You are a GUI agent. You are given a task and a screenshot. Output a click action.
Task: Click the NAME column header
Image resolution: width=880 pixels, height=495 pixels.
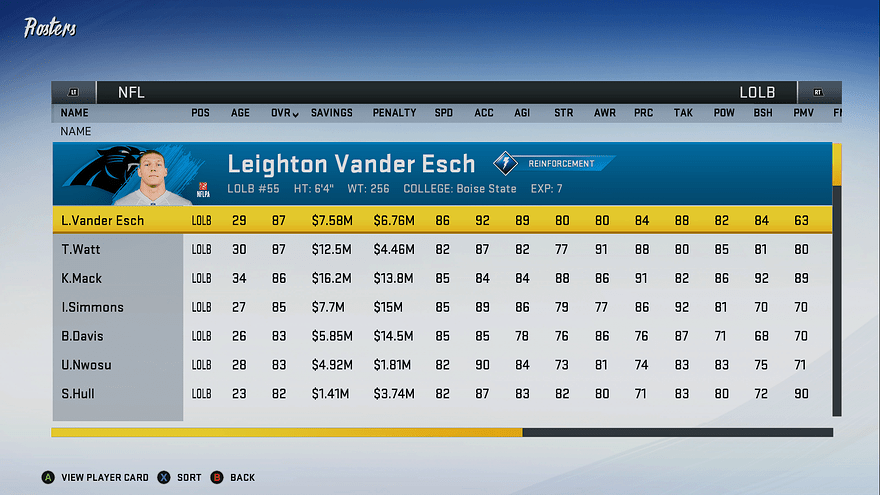(75, 113)
